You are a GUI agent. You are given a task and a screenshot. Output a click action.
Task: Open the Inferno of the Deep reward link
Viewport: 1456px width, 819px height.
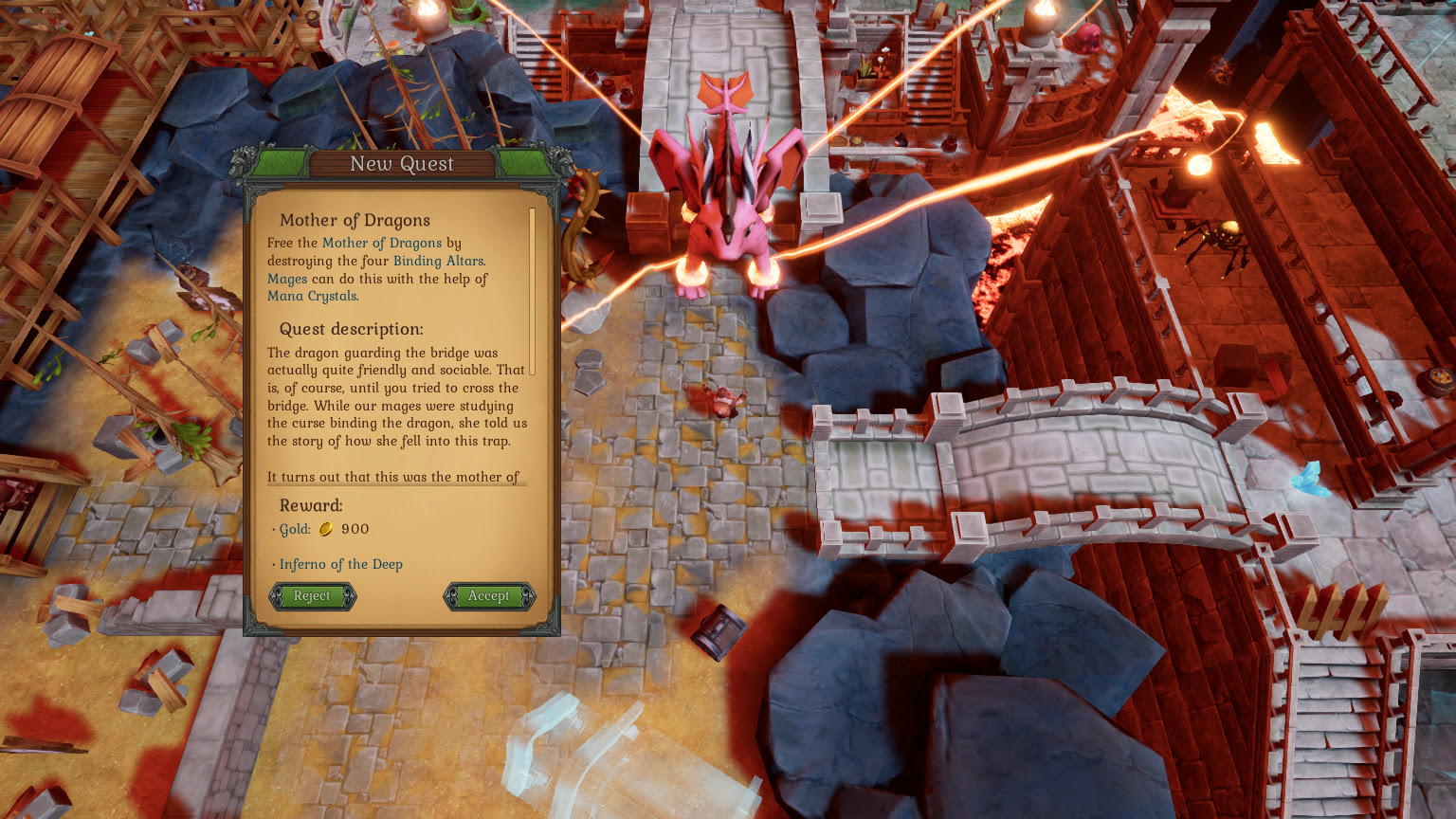click(340, 564)
